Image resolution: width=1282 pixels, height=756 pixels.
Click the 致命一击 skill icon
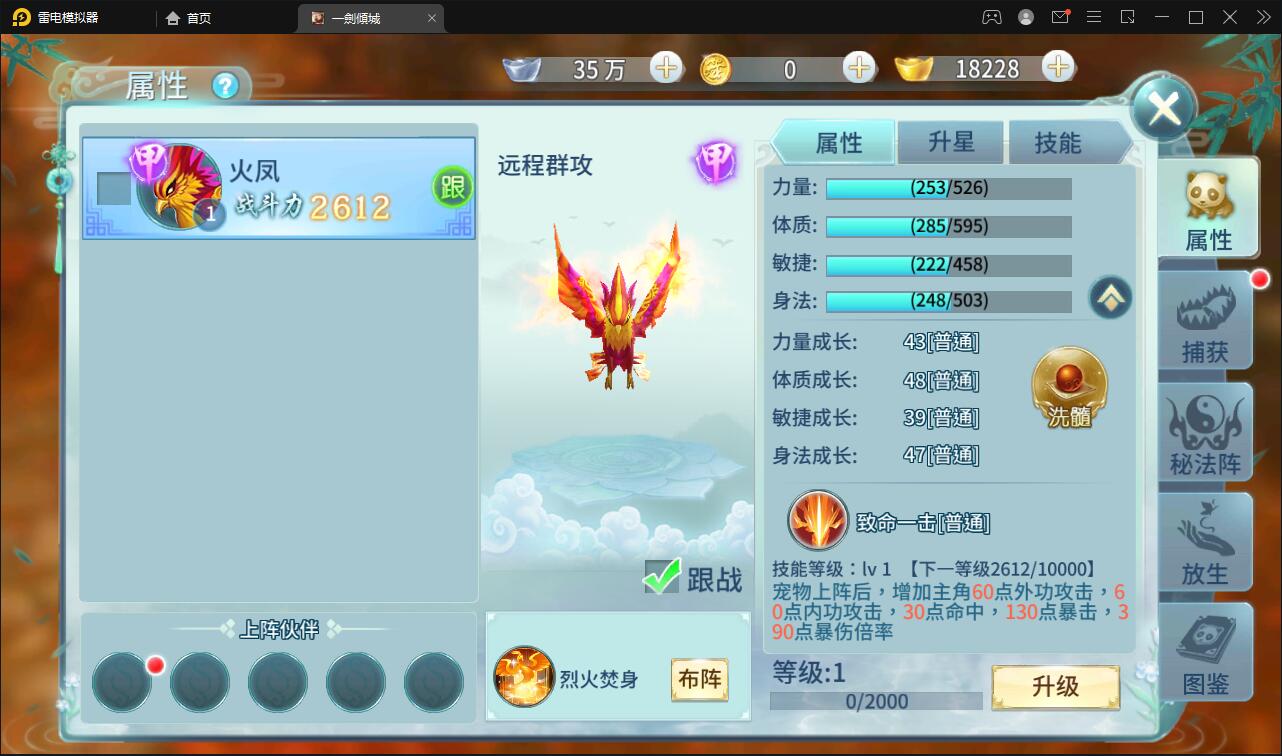click(818, 521)
